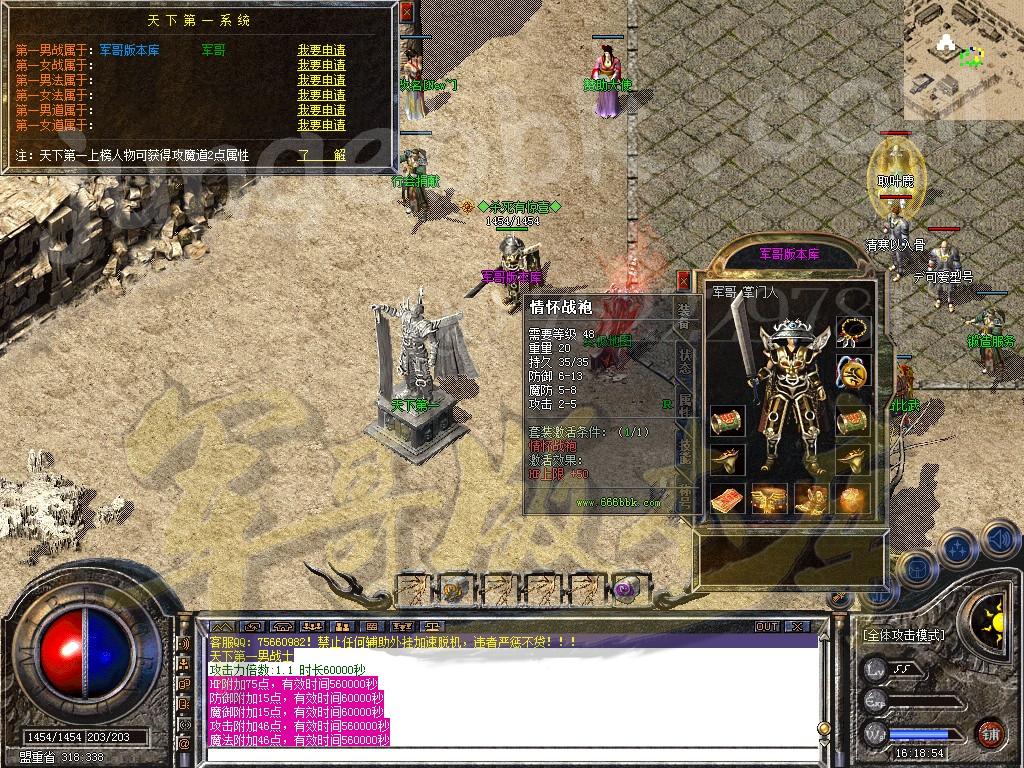The image size is (1024, 768).
Task: Close the 天下第一系统 ranking panel
Action: point(406,12)
